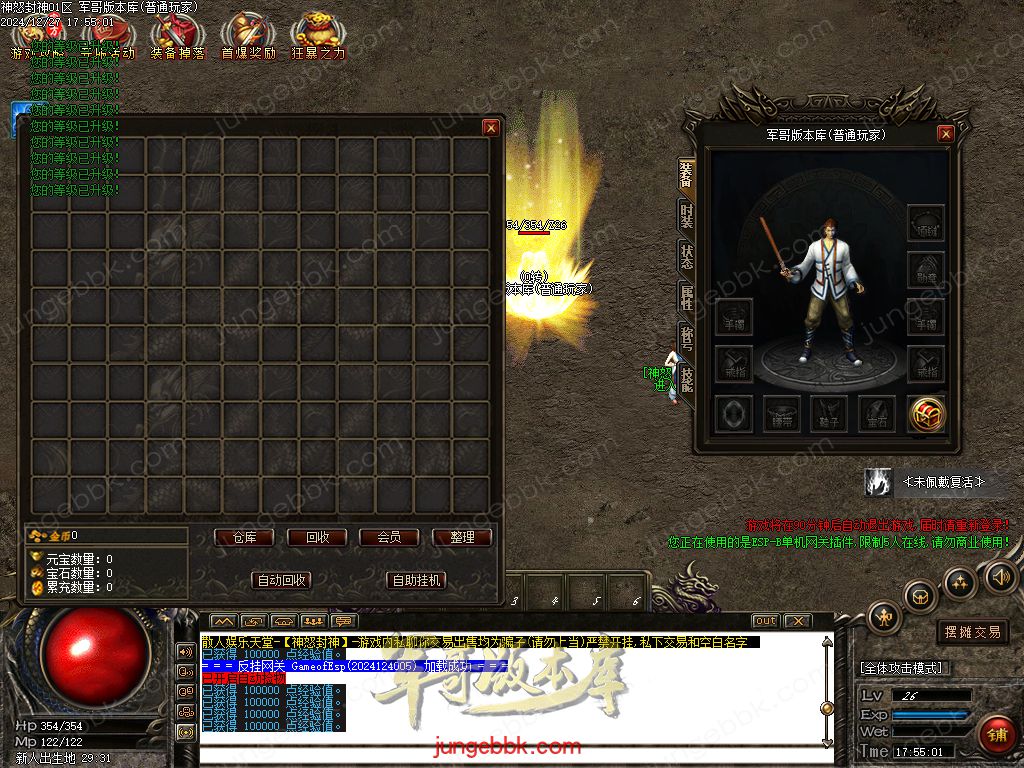Switch to the 时装 costume tab

(687, 216)
